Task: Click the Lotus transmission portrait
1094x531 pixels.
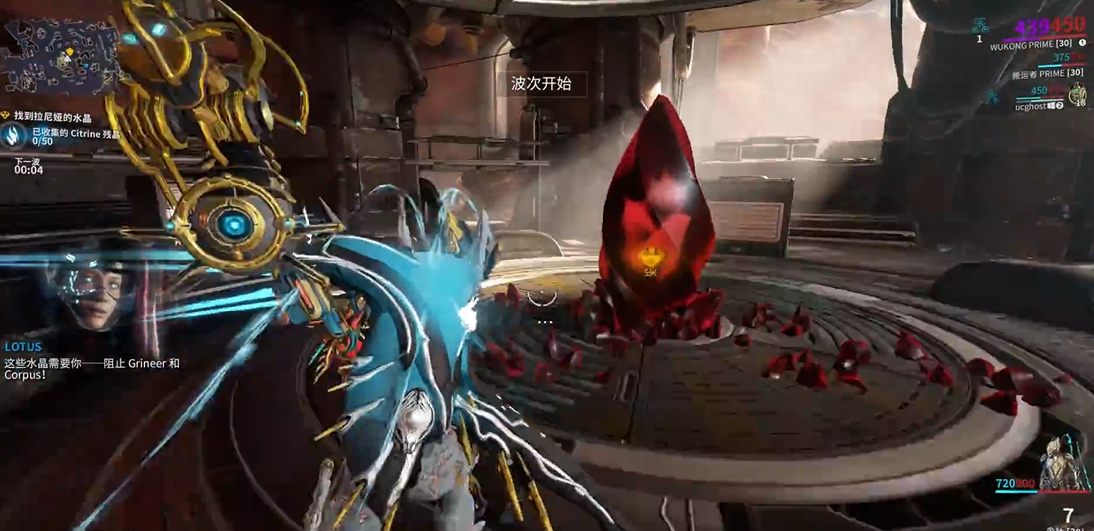Action: pyautogui.click(x=86, y=291)
